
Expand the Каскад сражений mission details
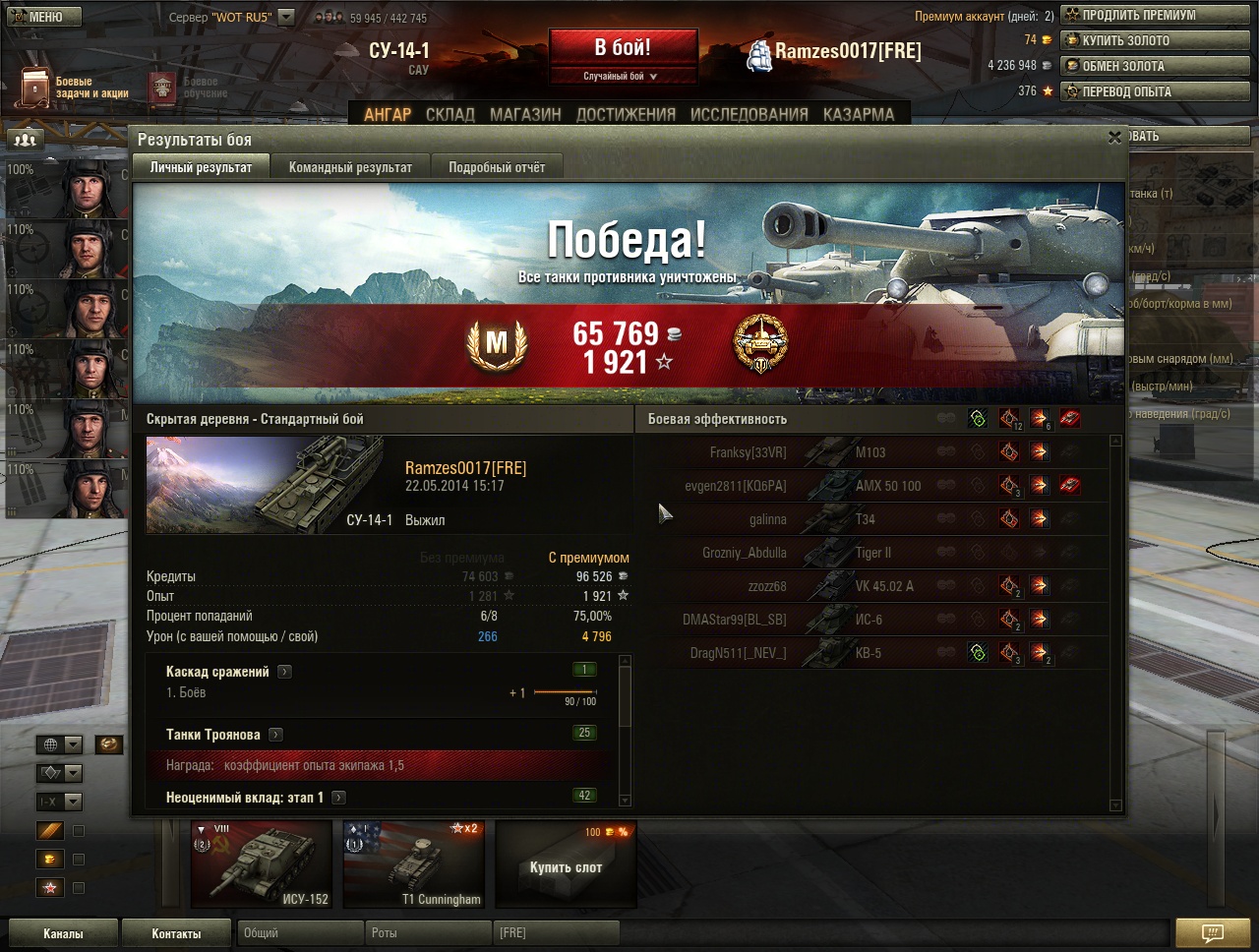pyautogui.click(x=284, y=672)
